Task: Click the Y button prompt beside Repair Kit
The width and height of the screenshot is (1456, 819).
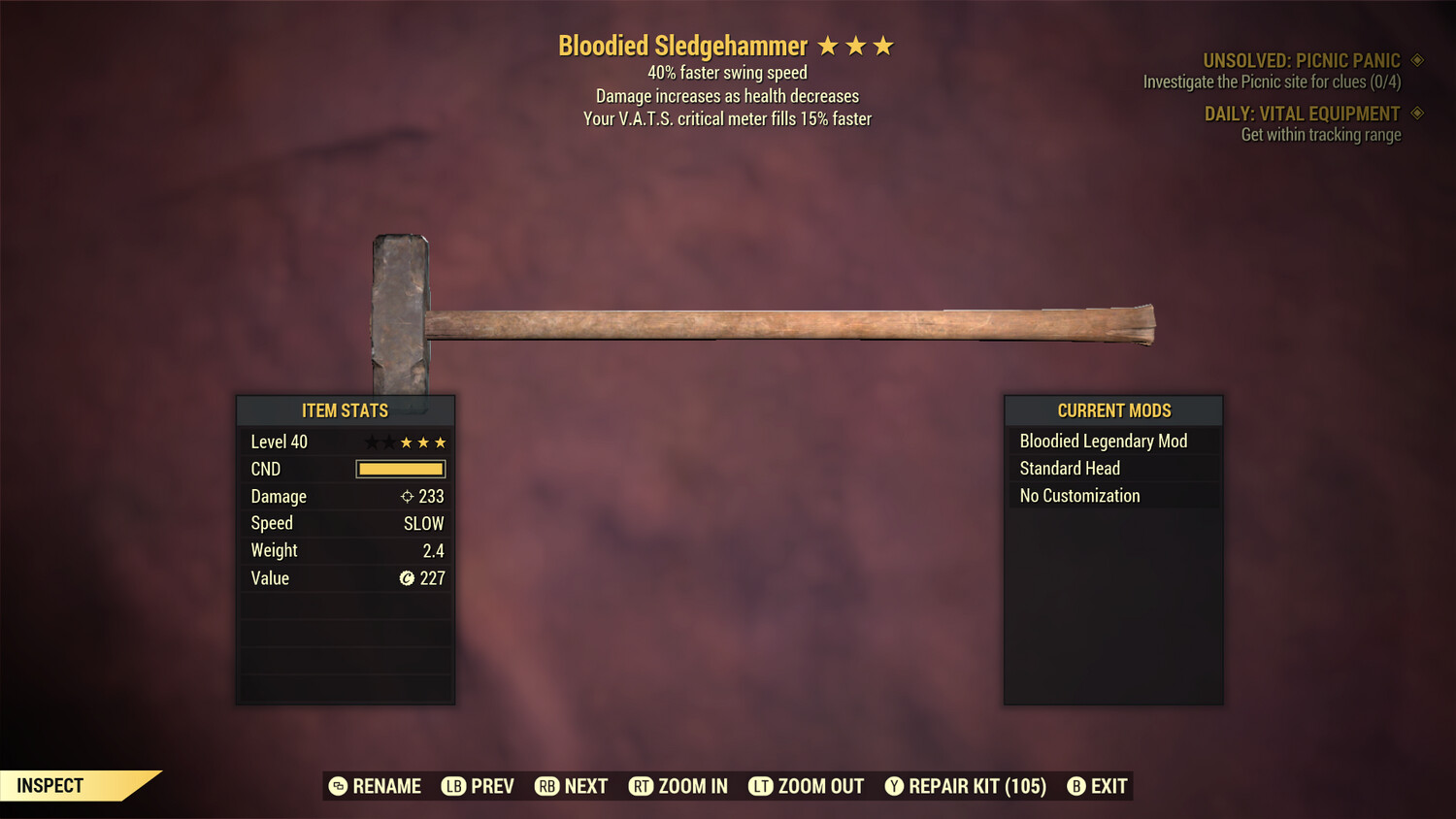Action: [894, 786]
